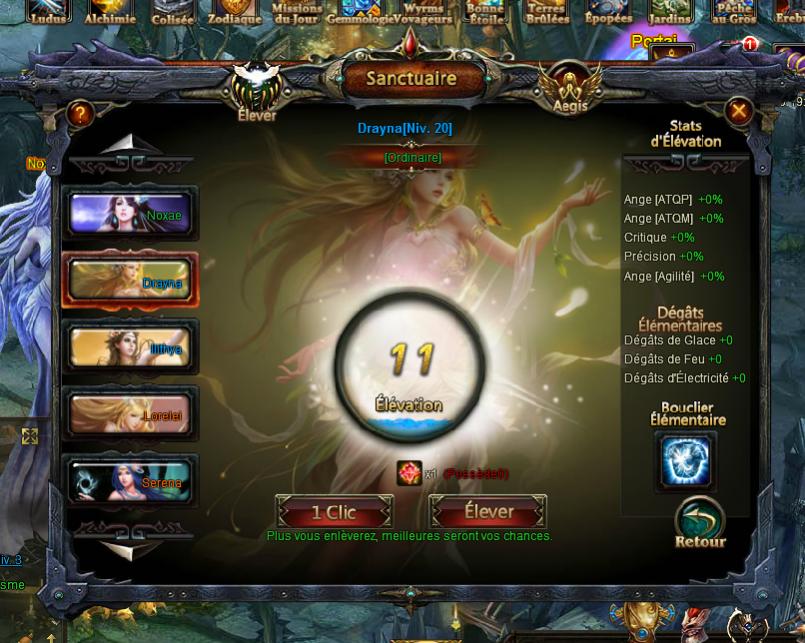Open the Bouclier Élémentaire skill icon
This screenshot has width=805, height=643.
pyautogui.click(x=686, y=462)
